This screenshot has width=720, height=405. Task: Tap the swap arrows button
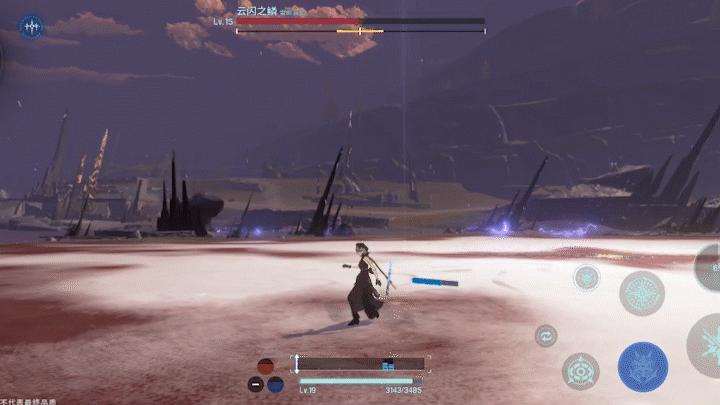[545, 335]
